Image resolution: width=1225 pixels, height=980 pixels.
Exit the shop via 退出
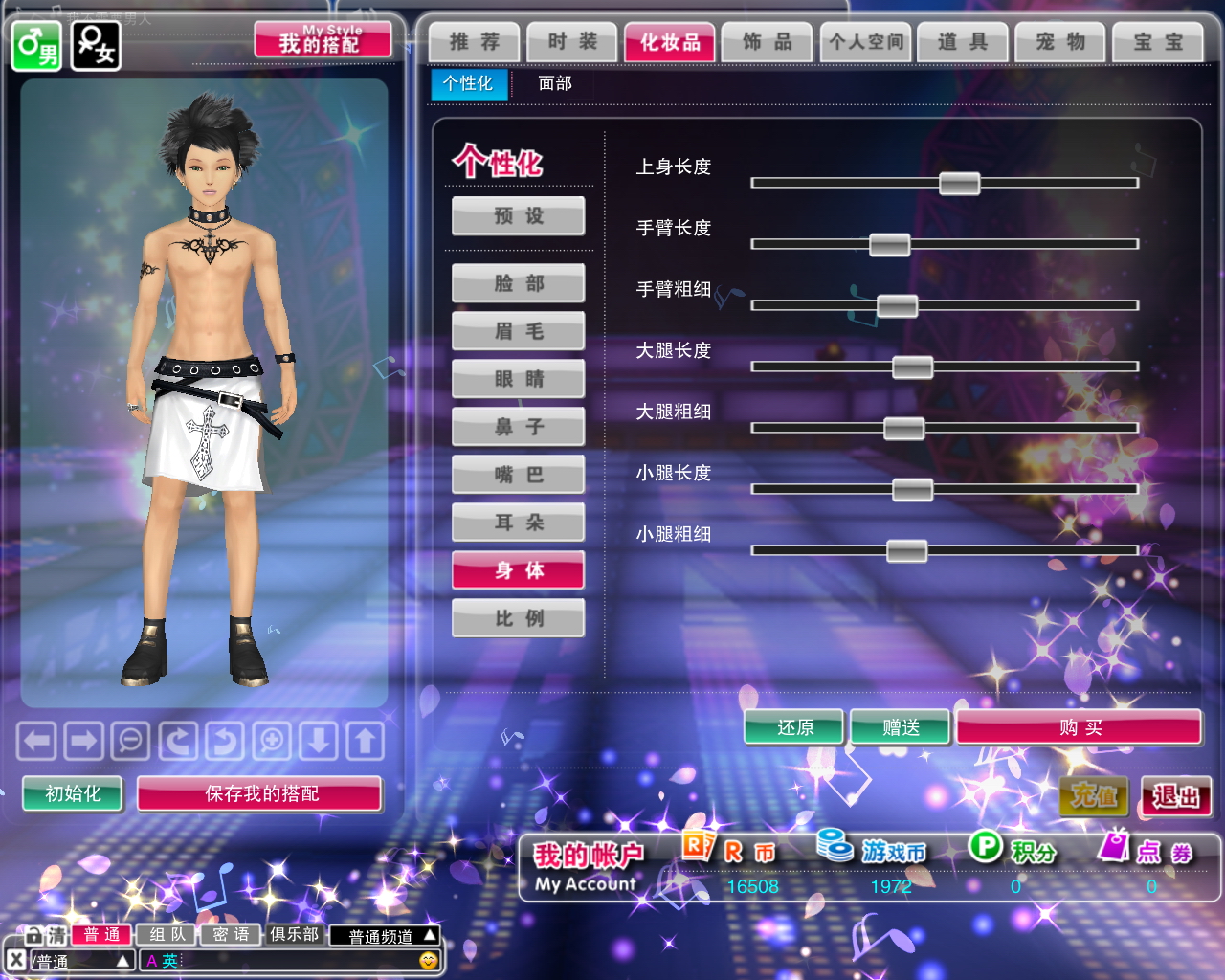(1175, 796)
